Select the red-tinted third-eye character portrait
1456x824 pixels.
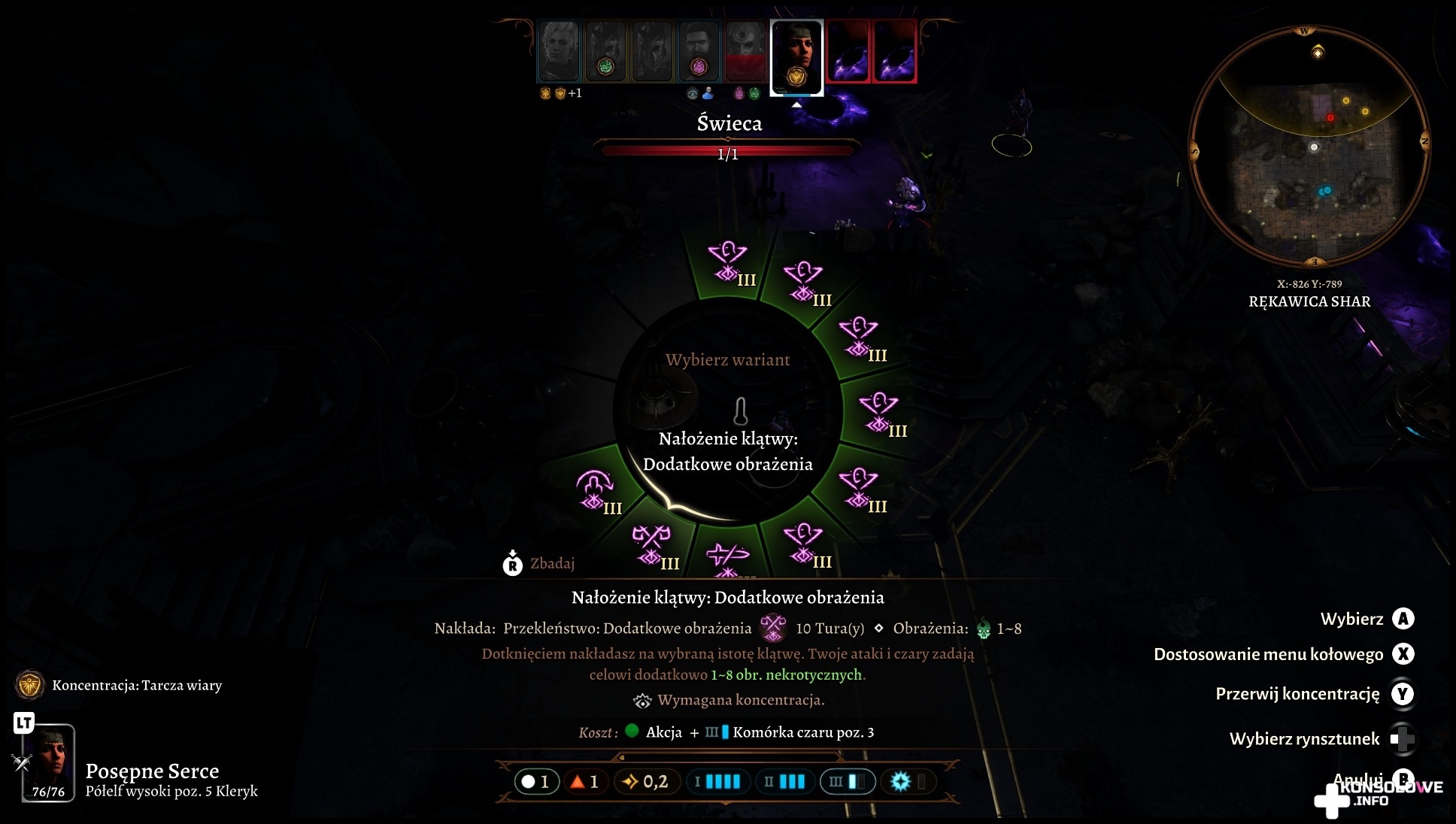(745, 50)
